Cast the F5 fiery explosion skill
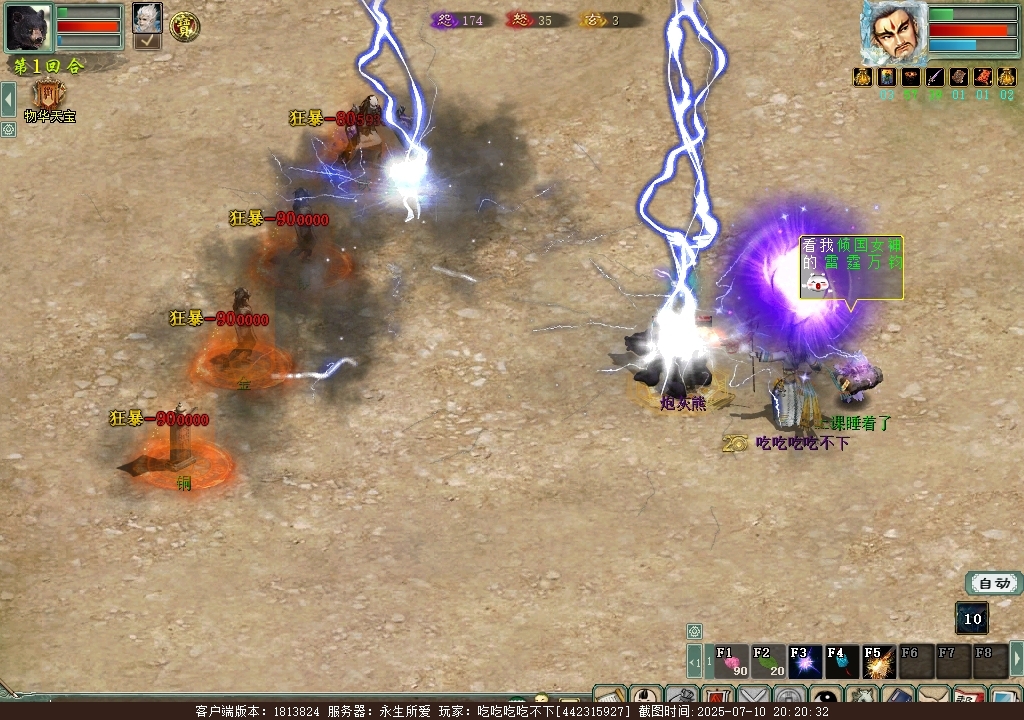This screenshot has width=1024, height=720. pyautogui.click(x=879, y=661)
